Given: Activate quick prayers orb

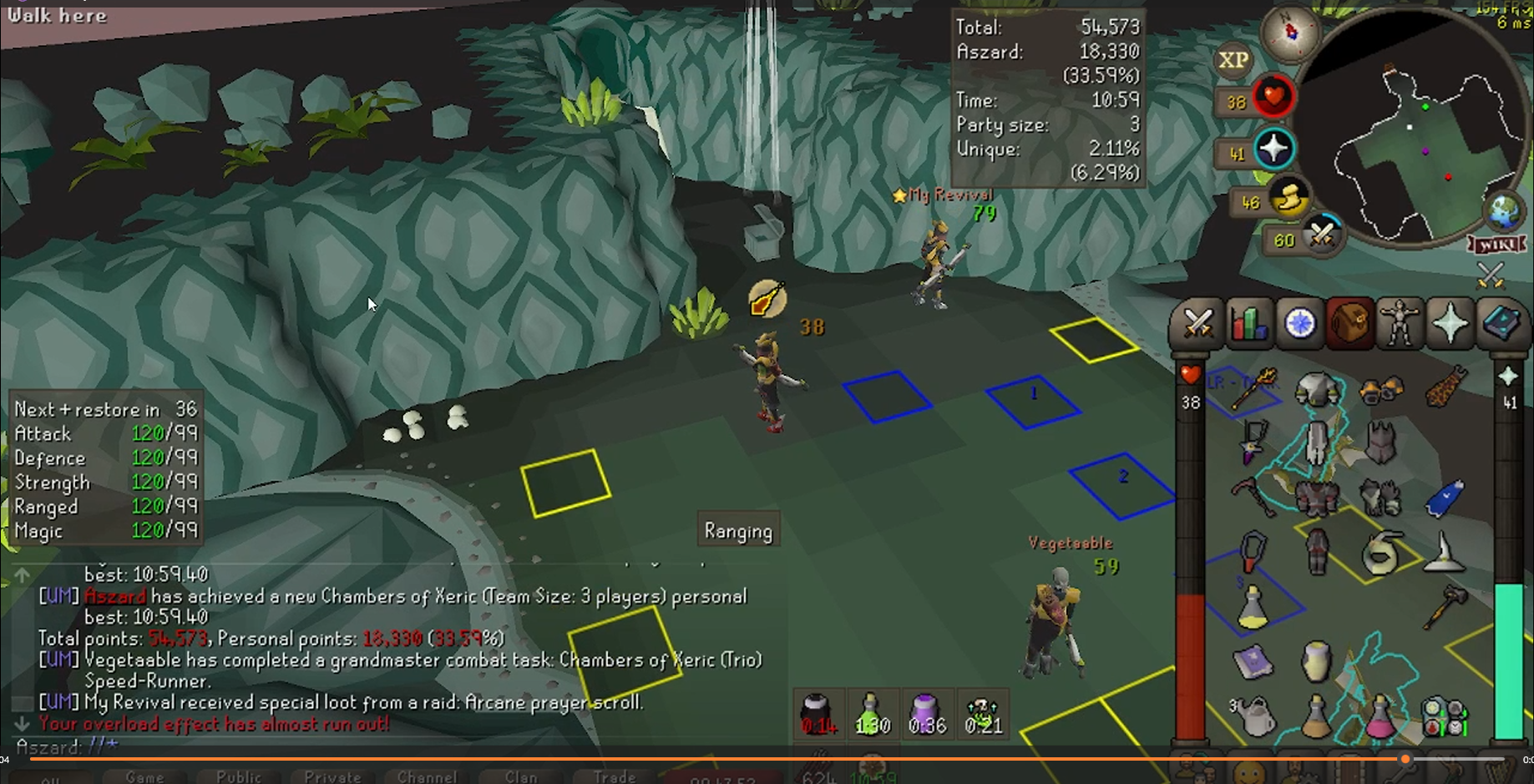Looking at the screenshot, I should [x=1274, y=149].
